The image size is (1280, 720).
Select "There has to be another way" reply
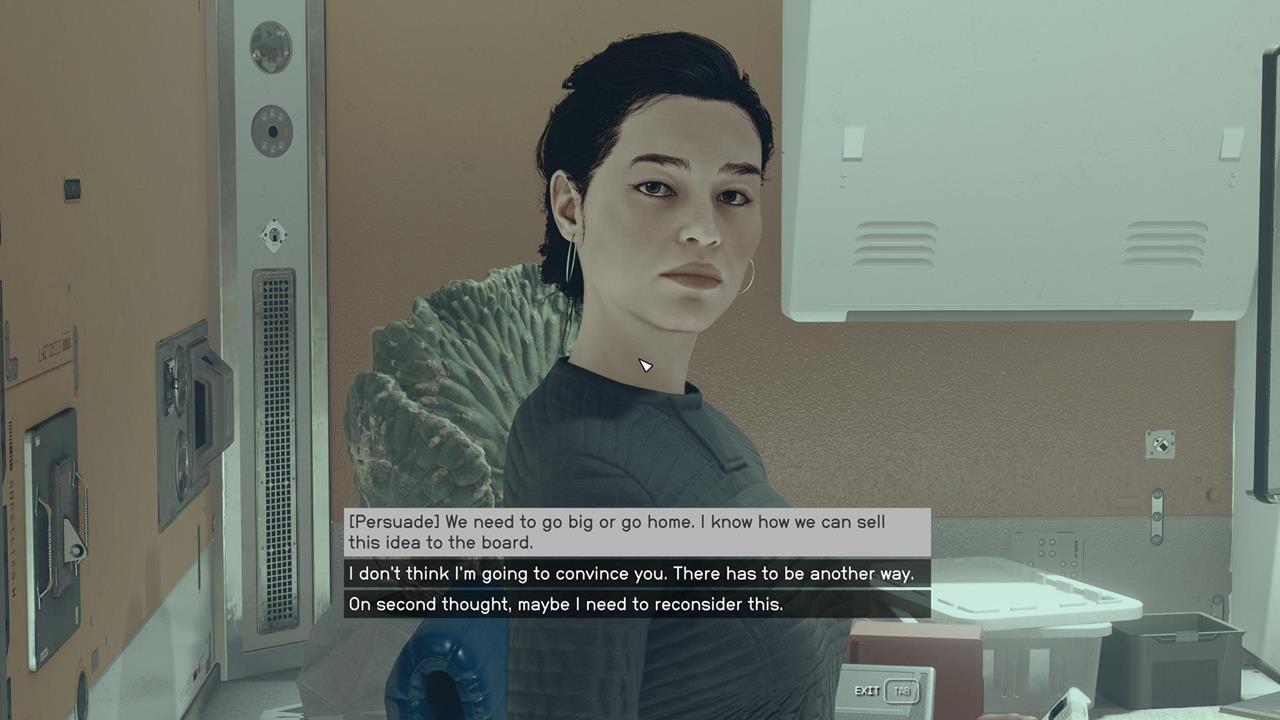[637, 574]
